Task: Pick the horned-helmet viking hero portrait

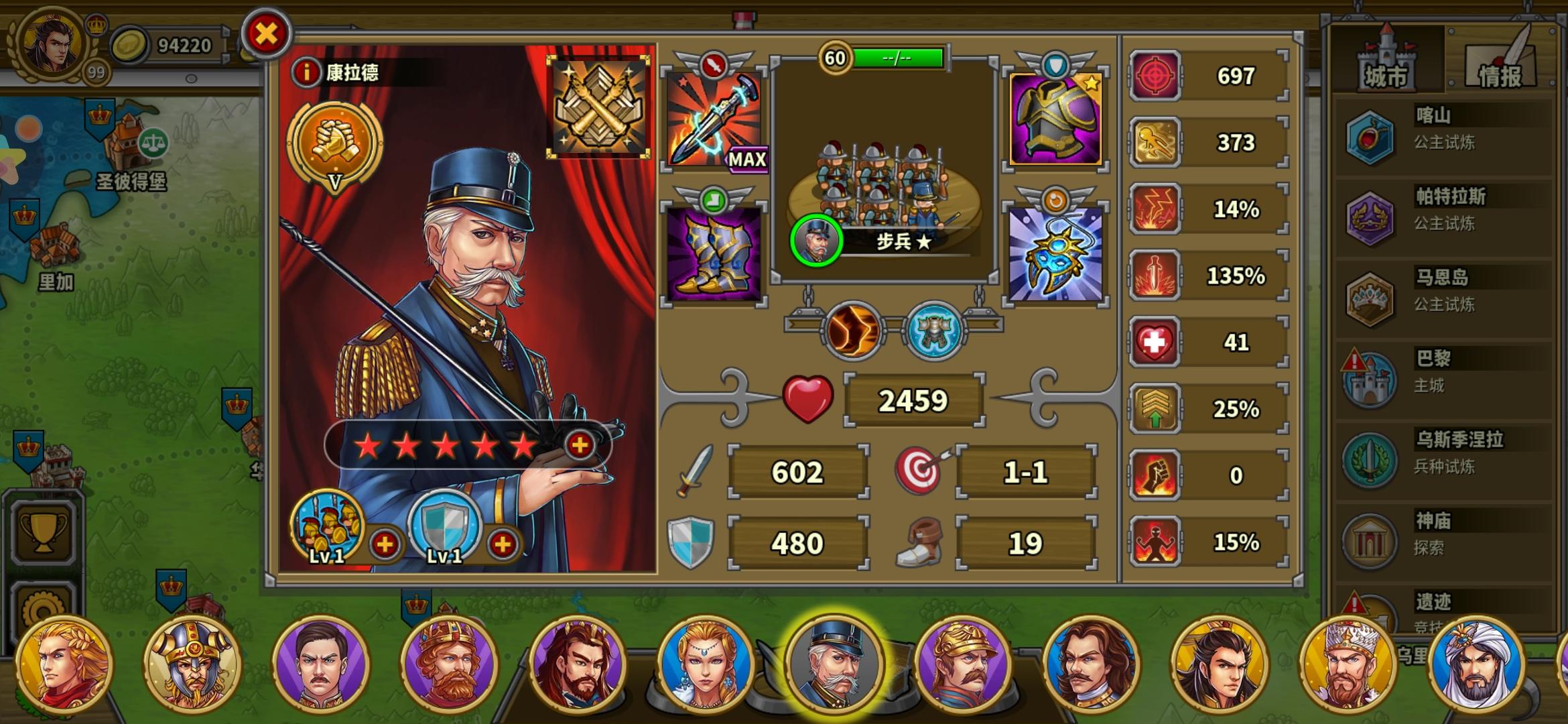Action: 192,664
